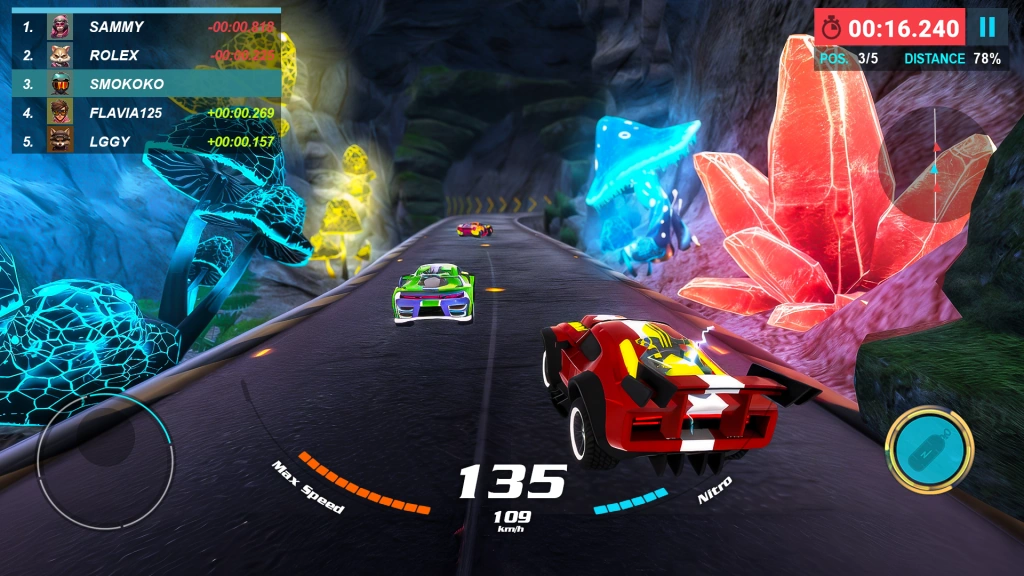
Task: Choose FLAVIA125 in the ranking list
Action: [x=146, y=113]
